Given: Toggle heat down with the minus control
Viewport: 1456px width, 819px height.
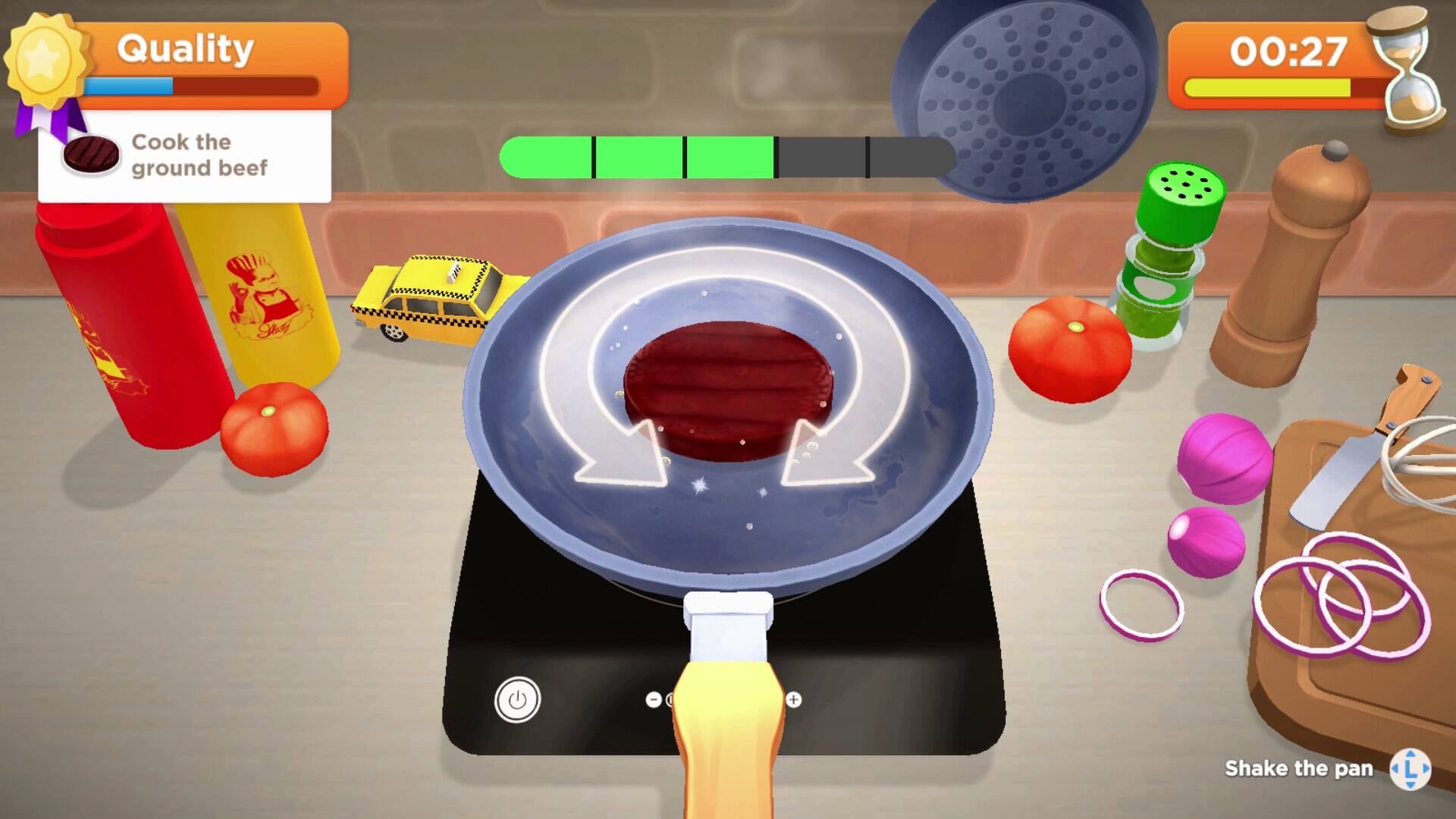Looking at the screenshot, I should pos(654,699).
